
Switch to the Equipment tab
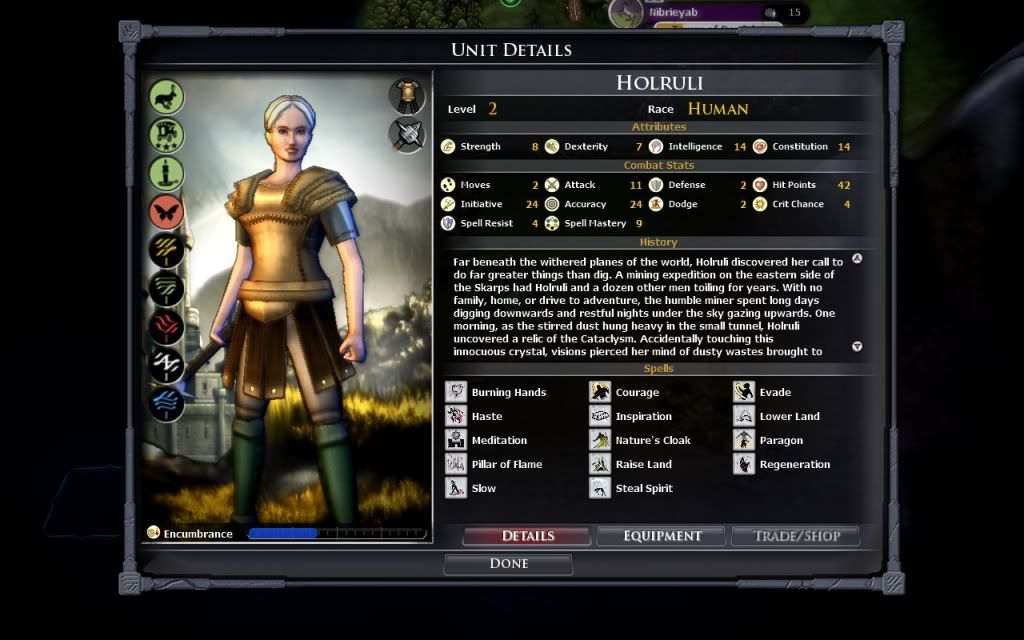tap(661, 536)
